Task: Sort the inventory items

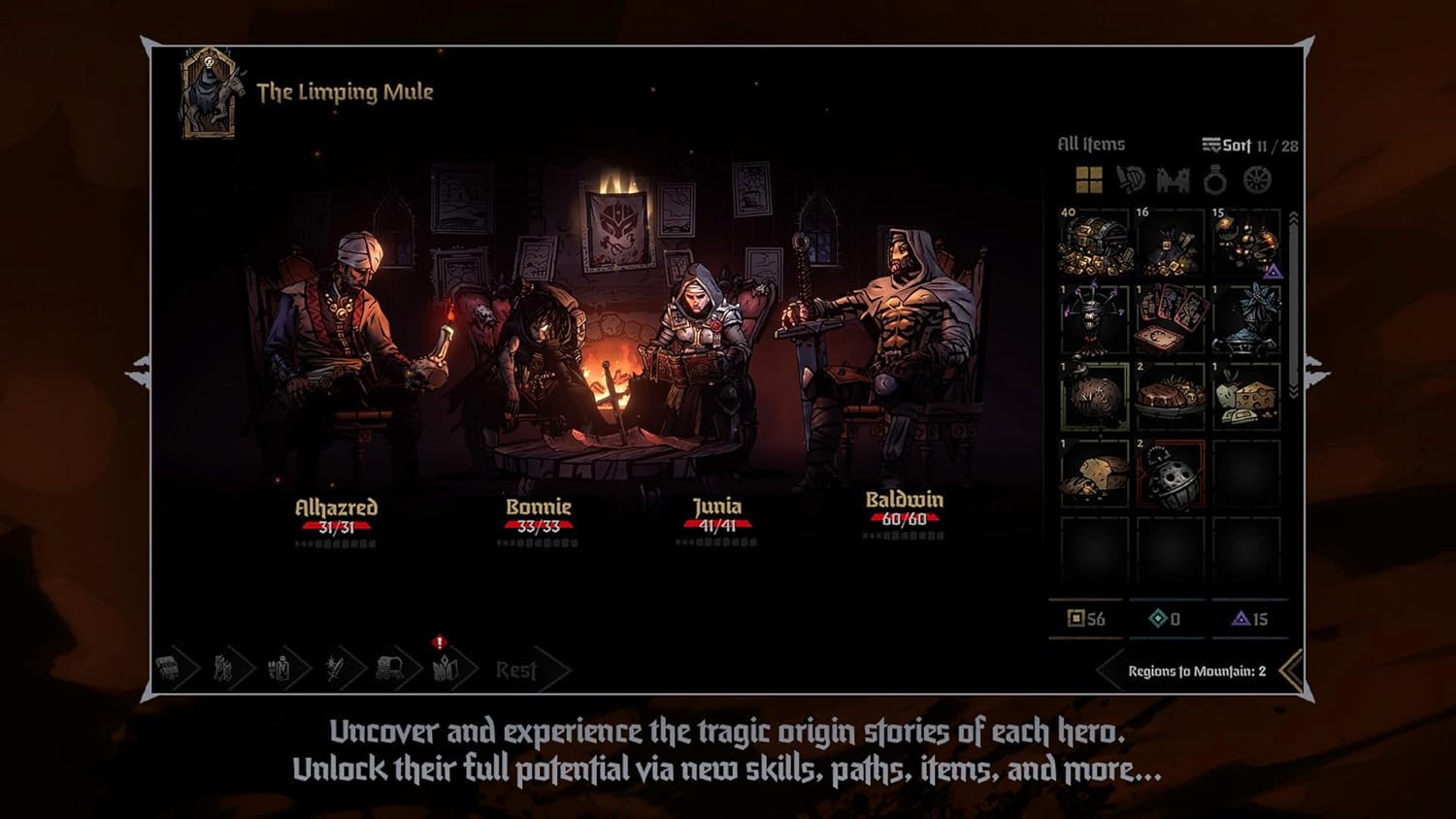Action: click(1227, 146)
